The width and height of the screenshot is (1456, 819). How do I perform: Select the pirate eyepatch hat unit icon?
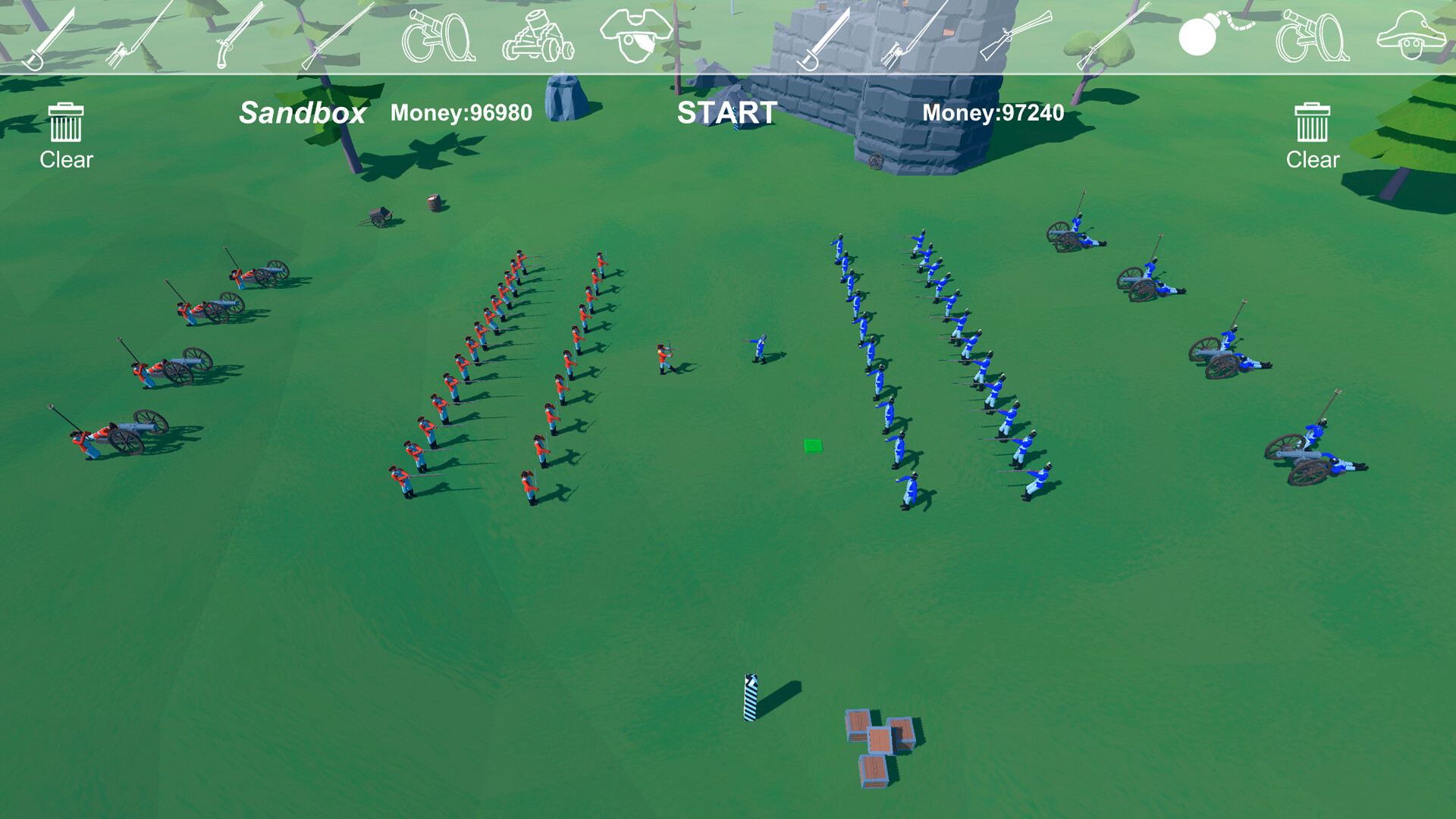pyautogui.click(x=637, y=34)
